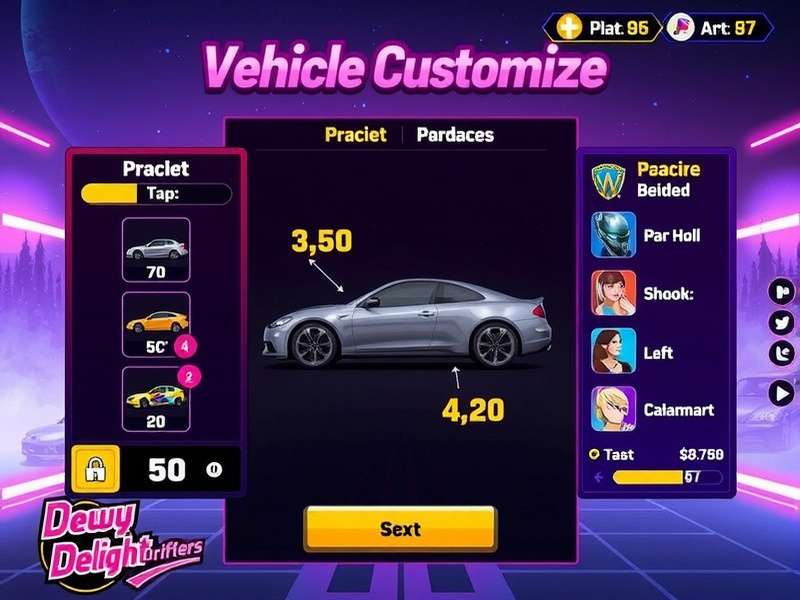Pick the multicolor painted car thumbnail

click(x=156, y=398)
